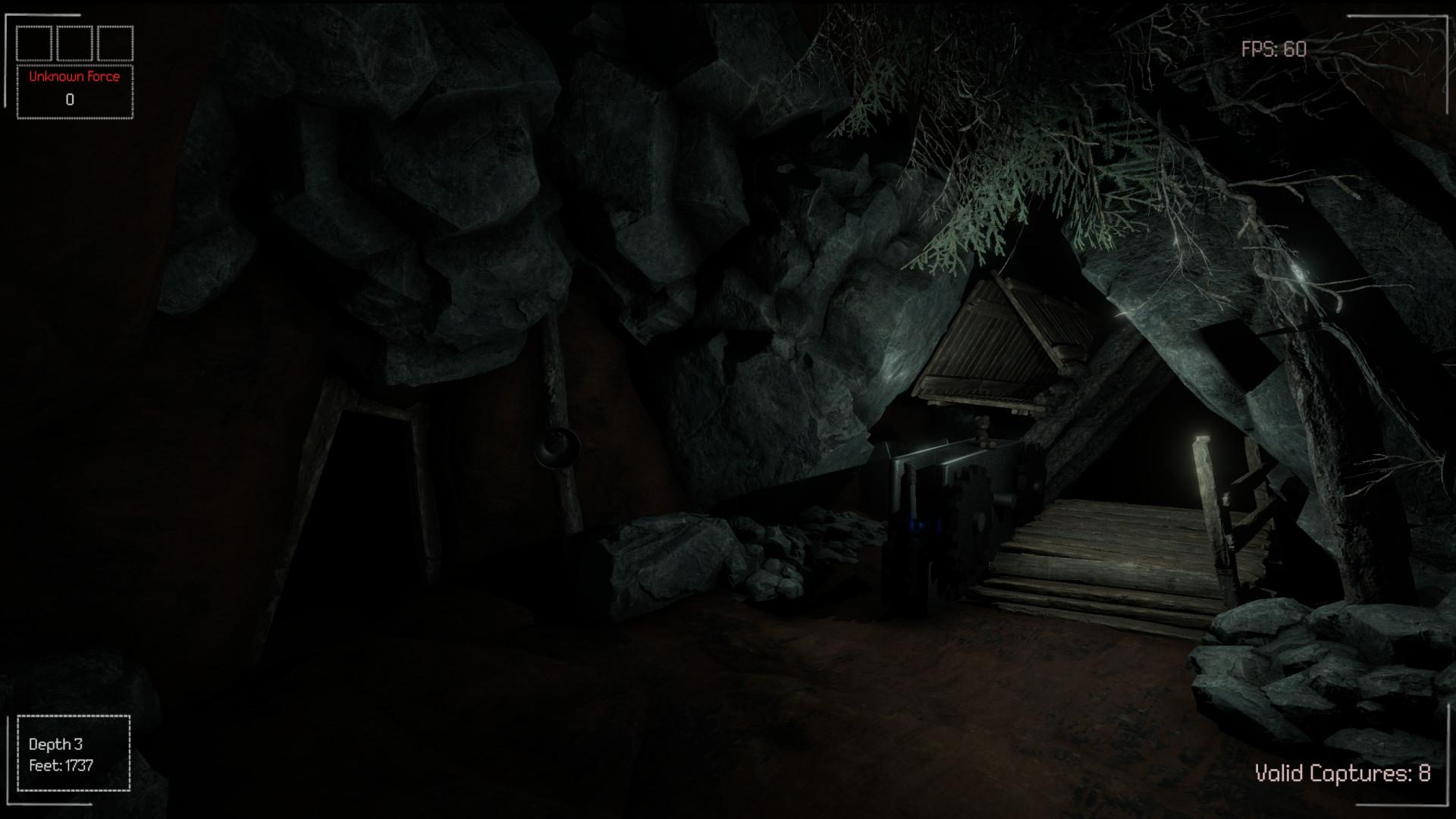Toggle the hanging lamp by the doorway
The width and height of the screenshot is (1456, 819).
(x=559, y=447)
